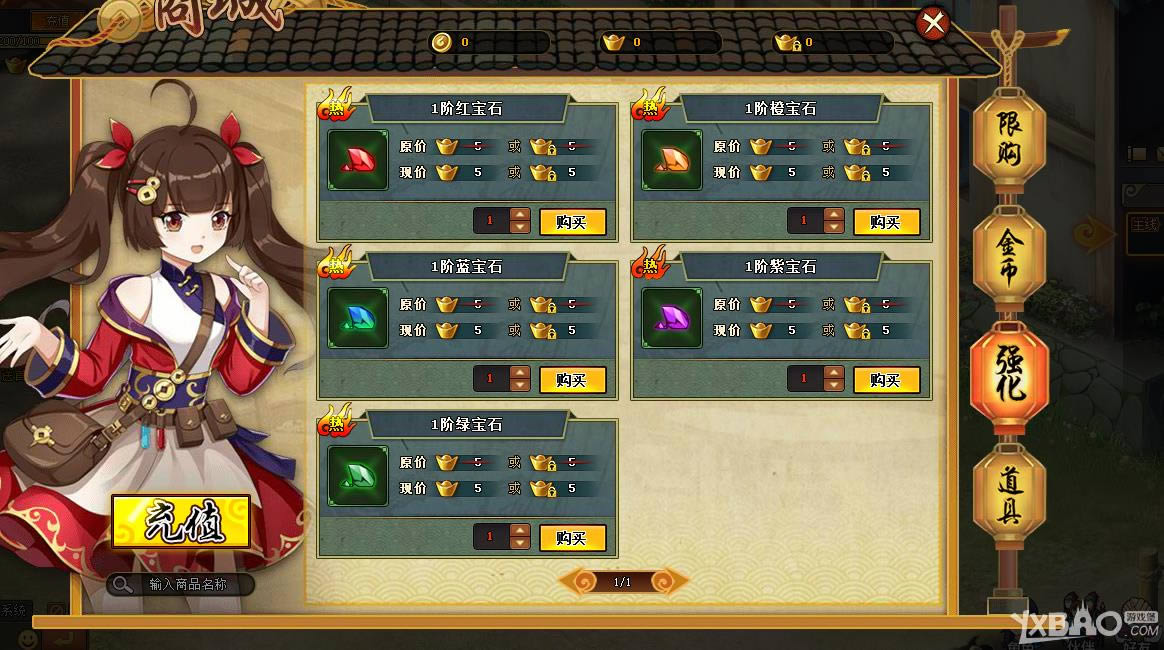Image resolution: width=1164 pixels, height=650 pixels.
Task: Close the shop window
Action: click(933, 23)
